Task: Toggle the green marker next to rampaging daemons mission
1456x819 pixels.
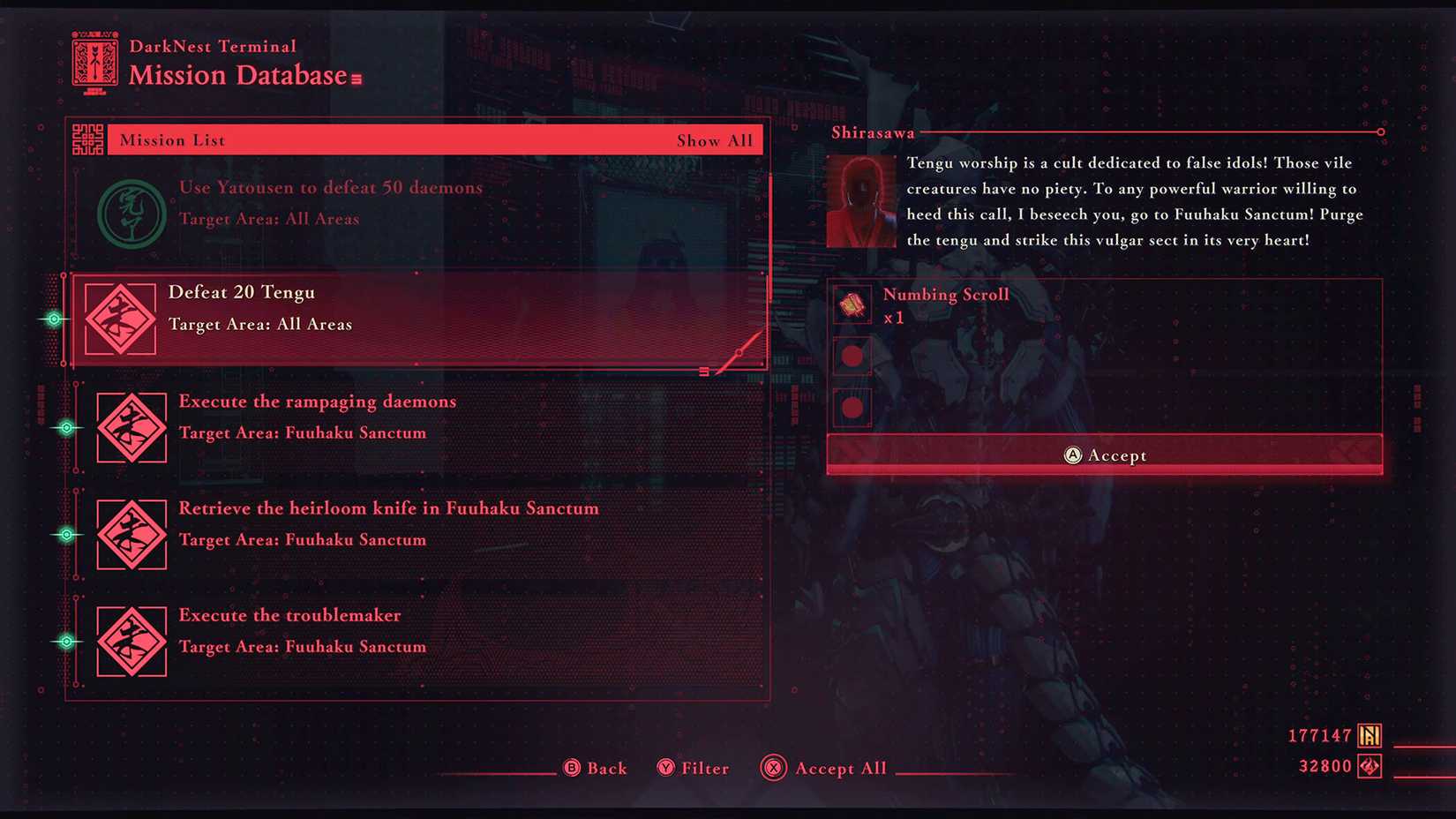Action: [x=66, y=428]
